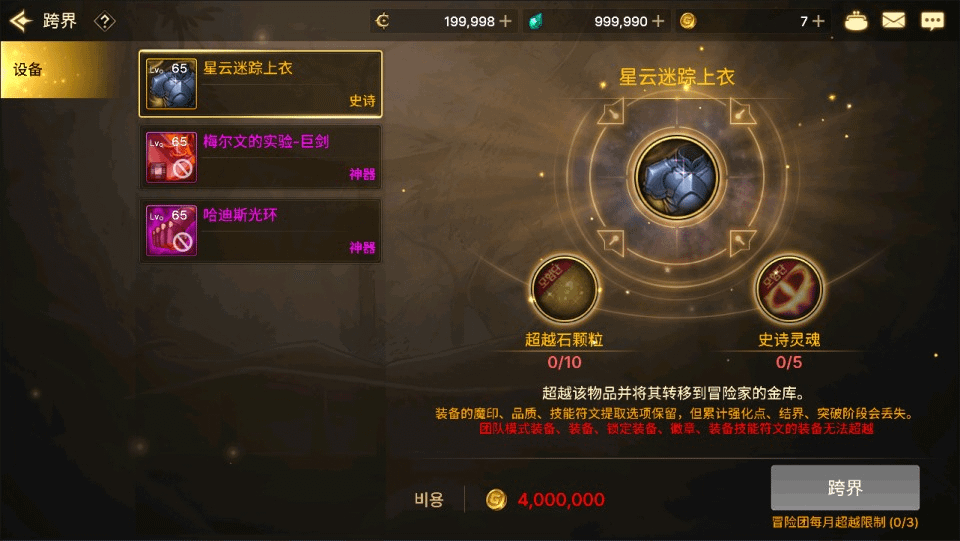Add currency next to 199,998
The image size is (960, 541).
pos(505,21)
